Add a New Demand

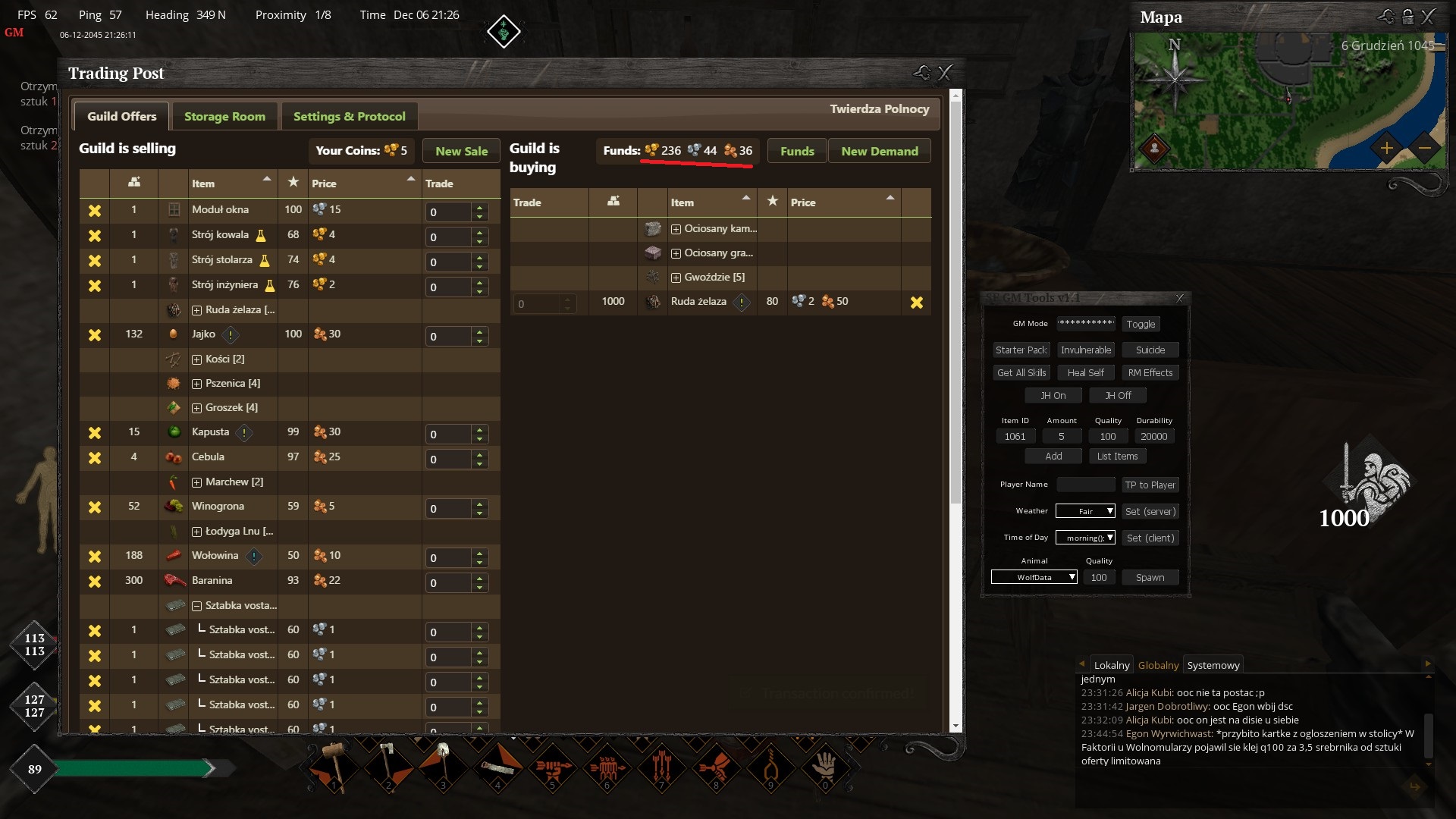click(879, 151)
